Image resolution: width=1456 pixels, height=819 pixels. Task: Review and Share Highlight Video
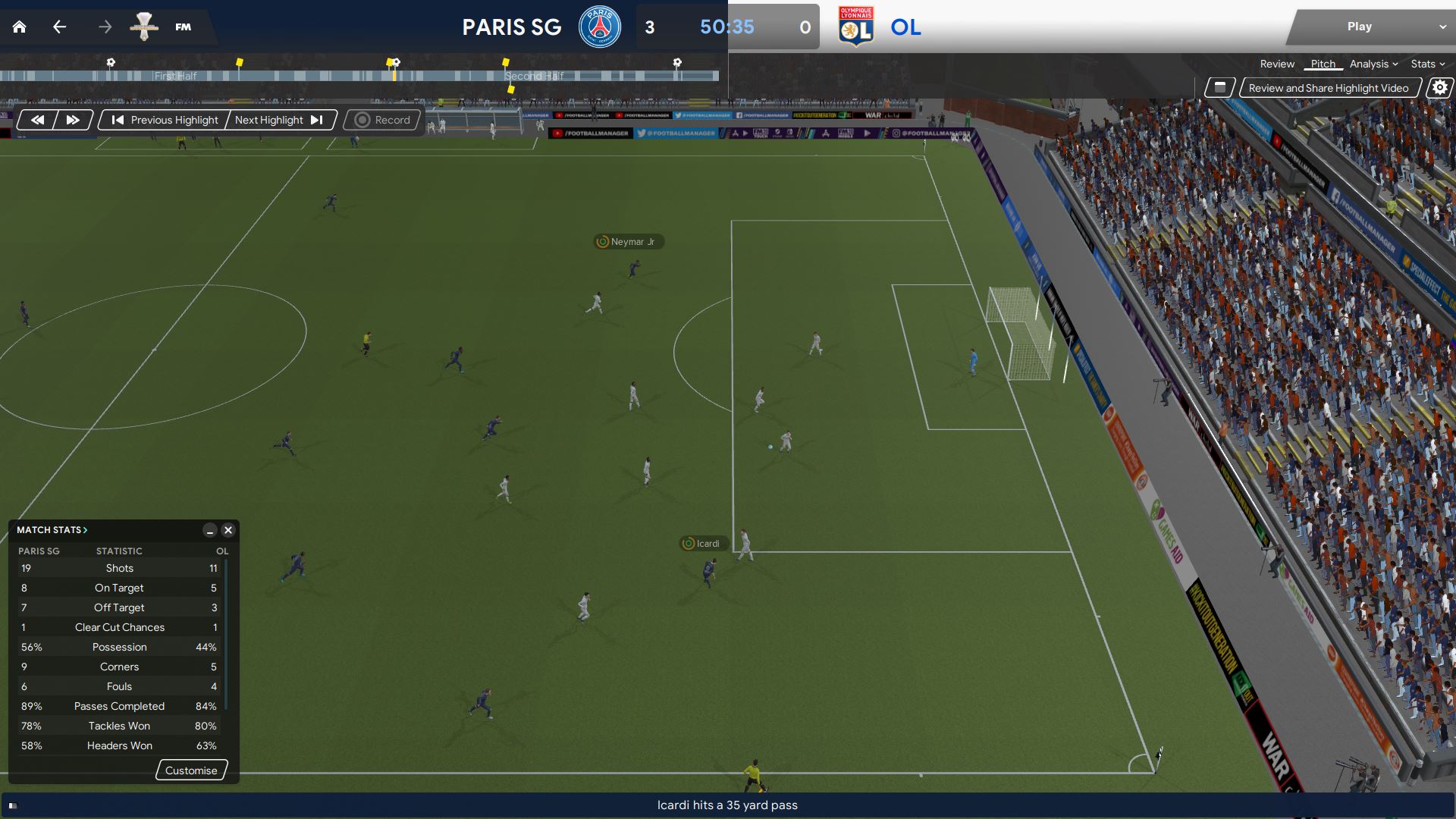click(1329, 88)
